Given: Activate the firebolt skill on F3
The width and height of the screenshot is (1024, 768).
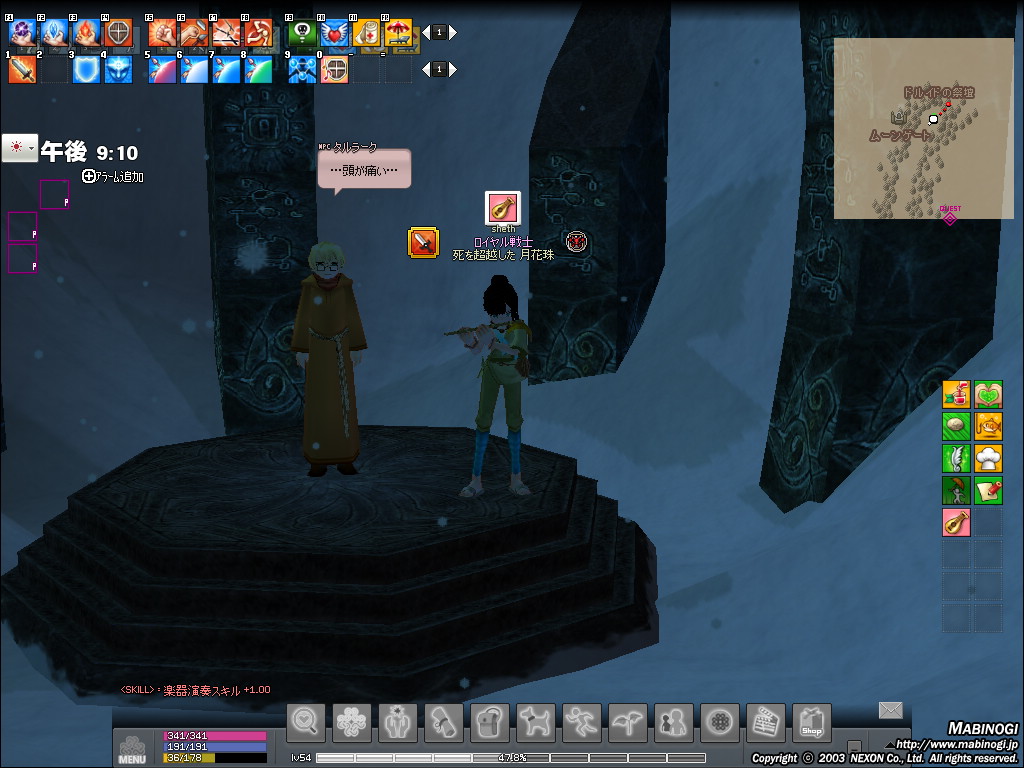Looking at the screenshot, I should tap(86, 33).
